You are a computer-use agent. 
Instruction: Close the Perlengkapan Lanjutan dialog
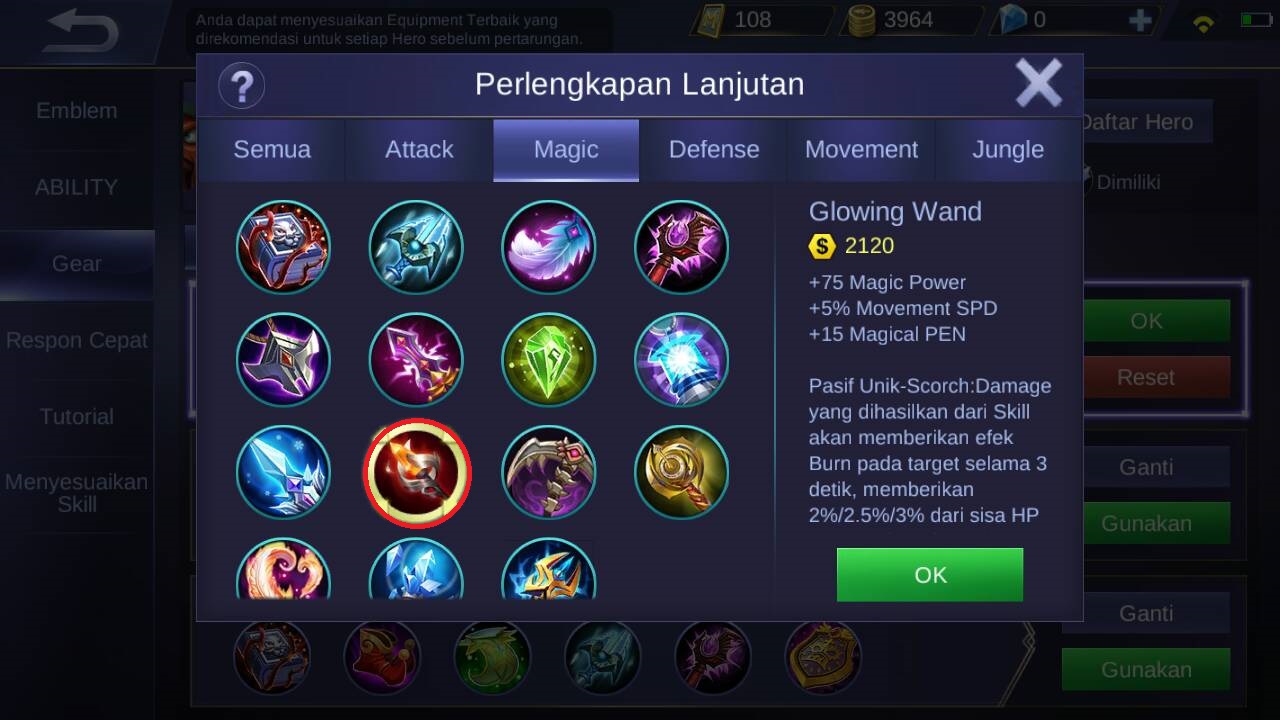tap(1039, 83)
